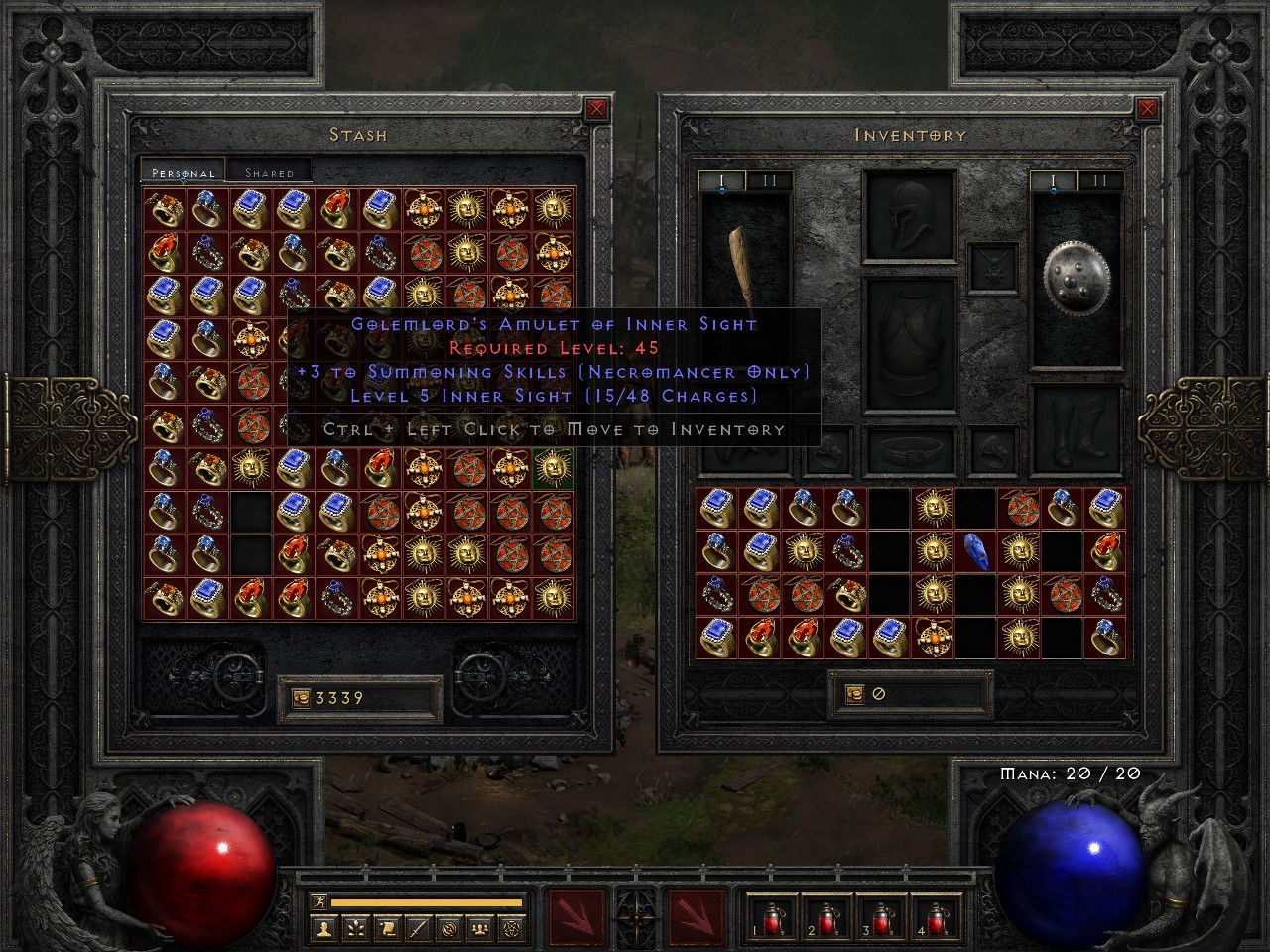The height and width of the screenshot is (952, 1270).
Task: Open the quest log scroll icon
Action: (389, 930)
